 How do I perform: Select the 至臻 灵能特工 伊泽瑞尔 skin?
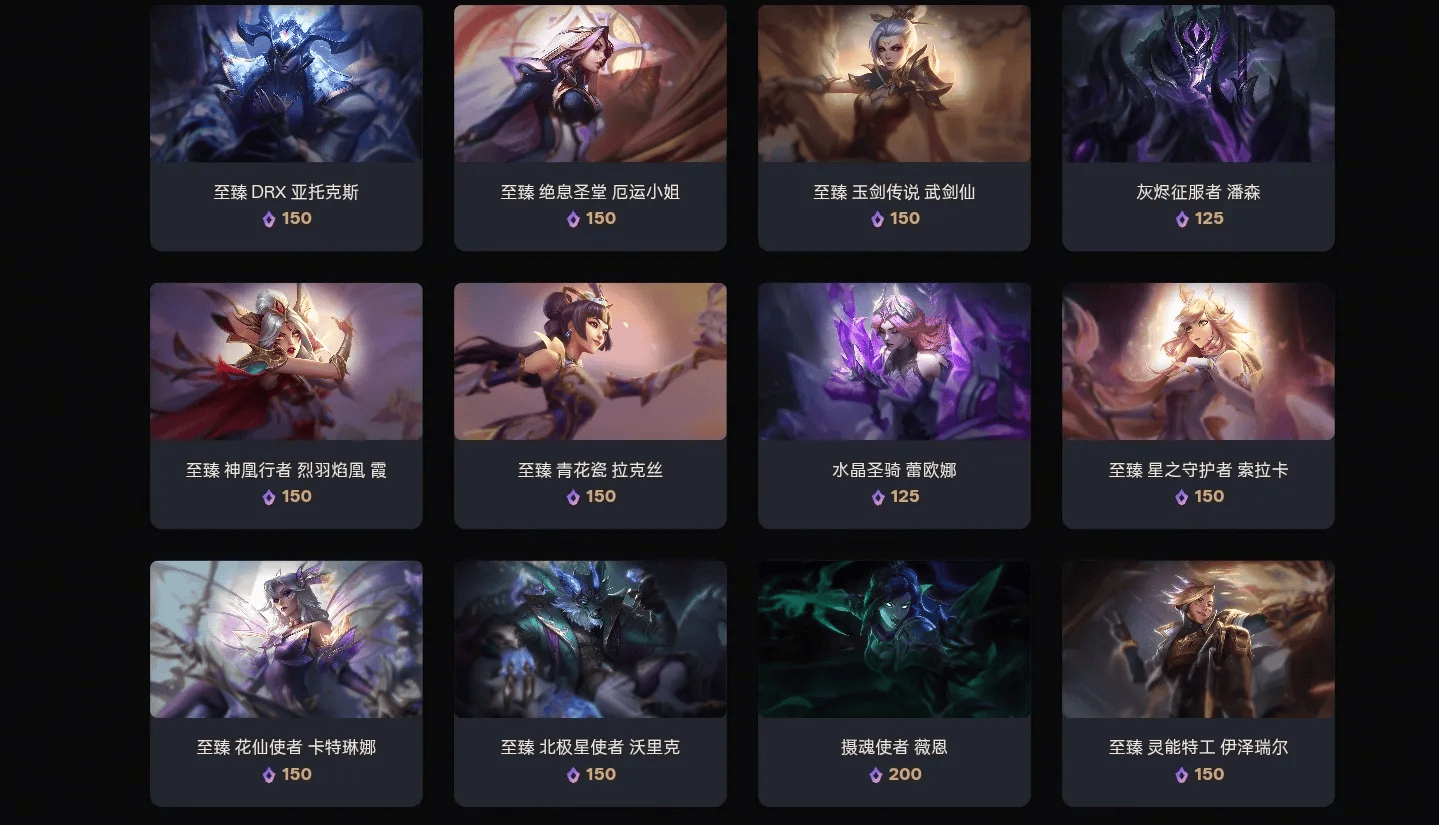(1198, 683)
